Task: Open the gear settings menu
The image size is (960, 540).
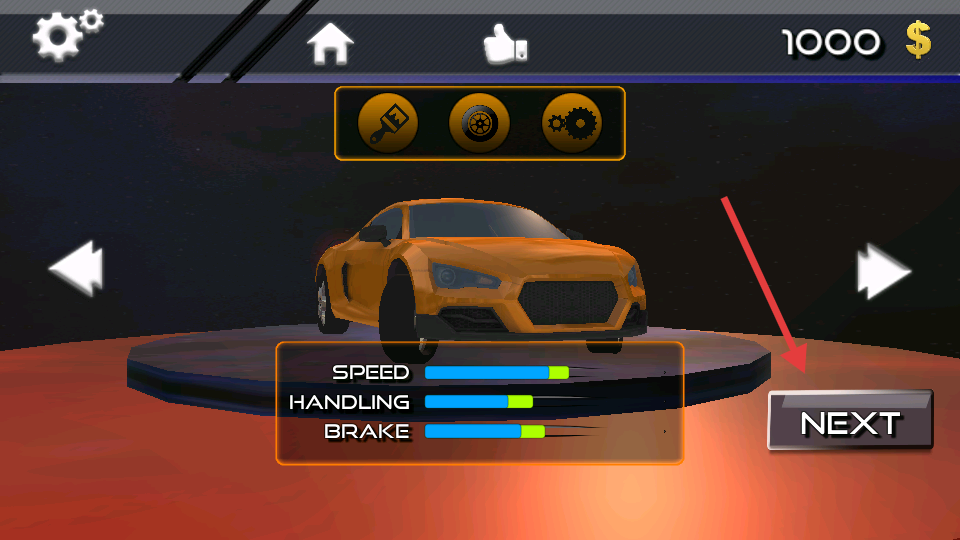Action: point(66,35)
